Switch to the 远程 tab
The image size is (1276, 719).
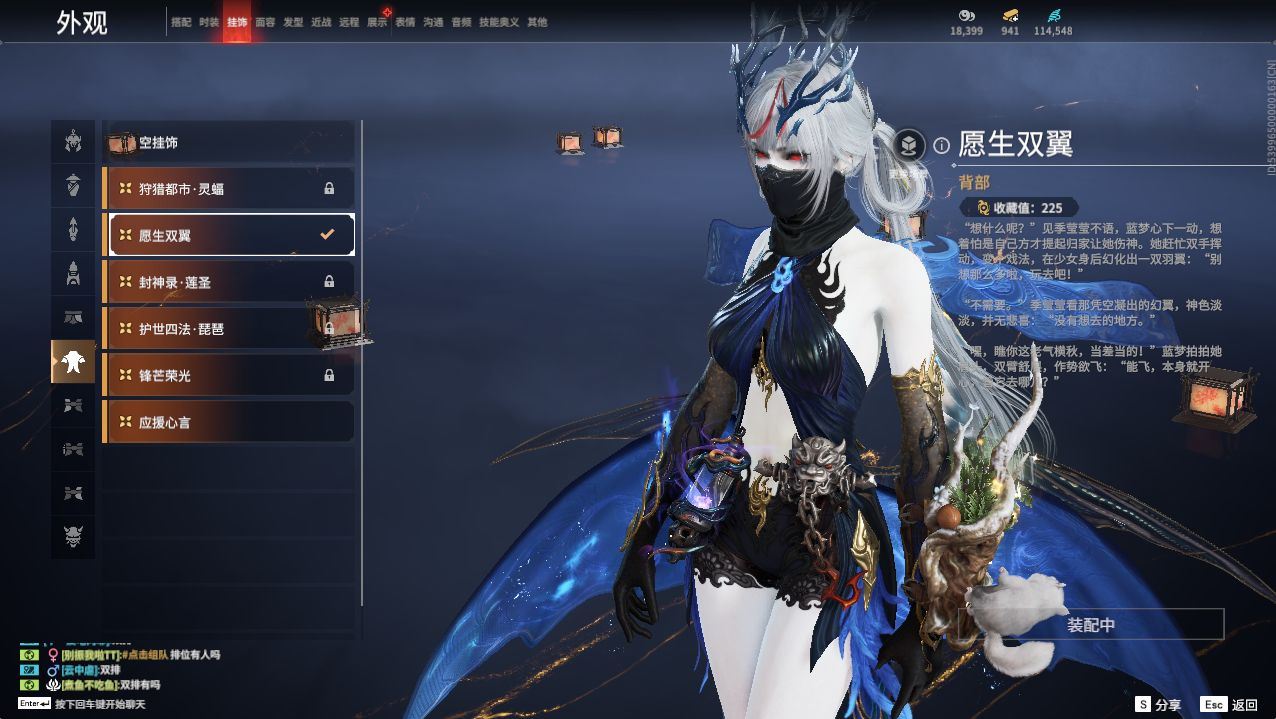[349, 22]
